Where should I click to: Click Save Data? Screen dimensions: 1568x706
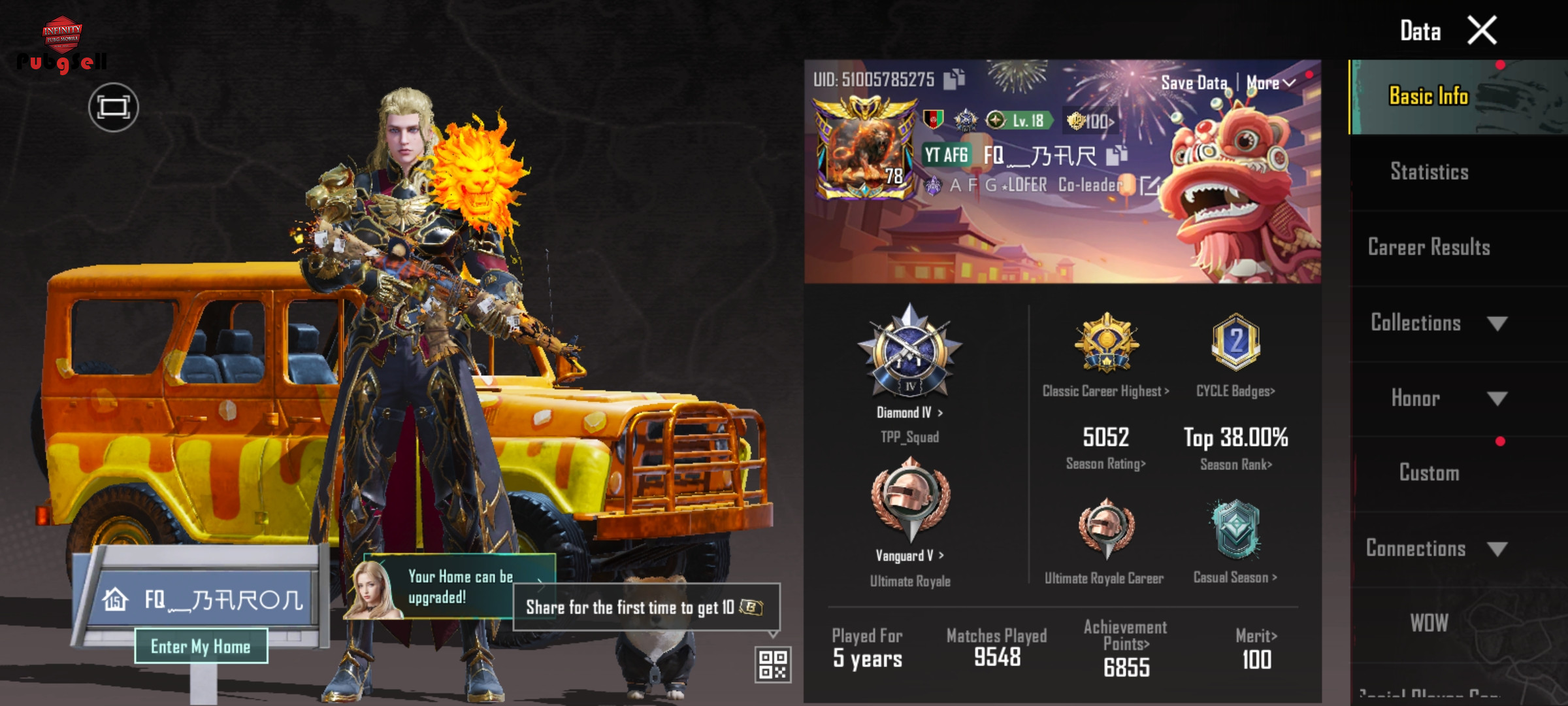click(1194, 83)
